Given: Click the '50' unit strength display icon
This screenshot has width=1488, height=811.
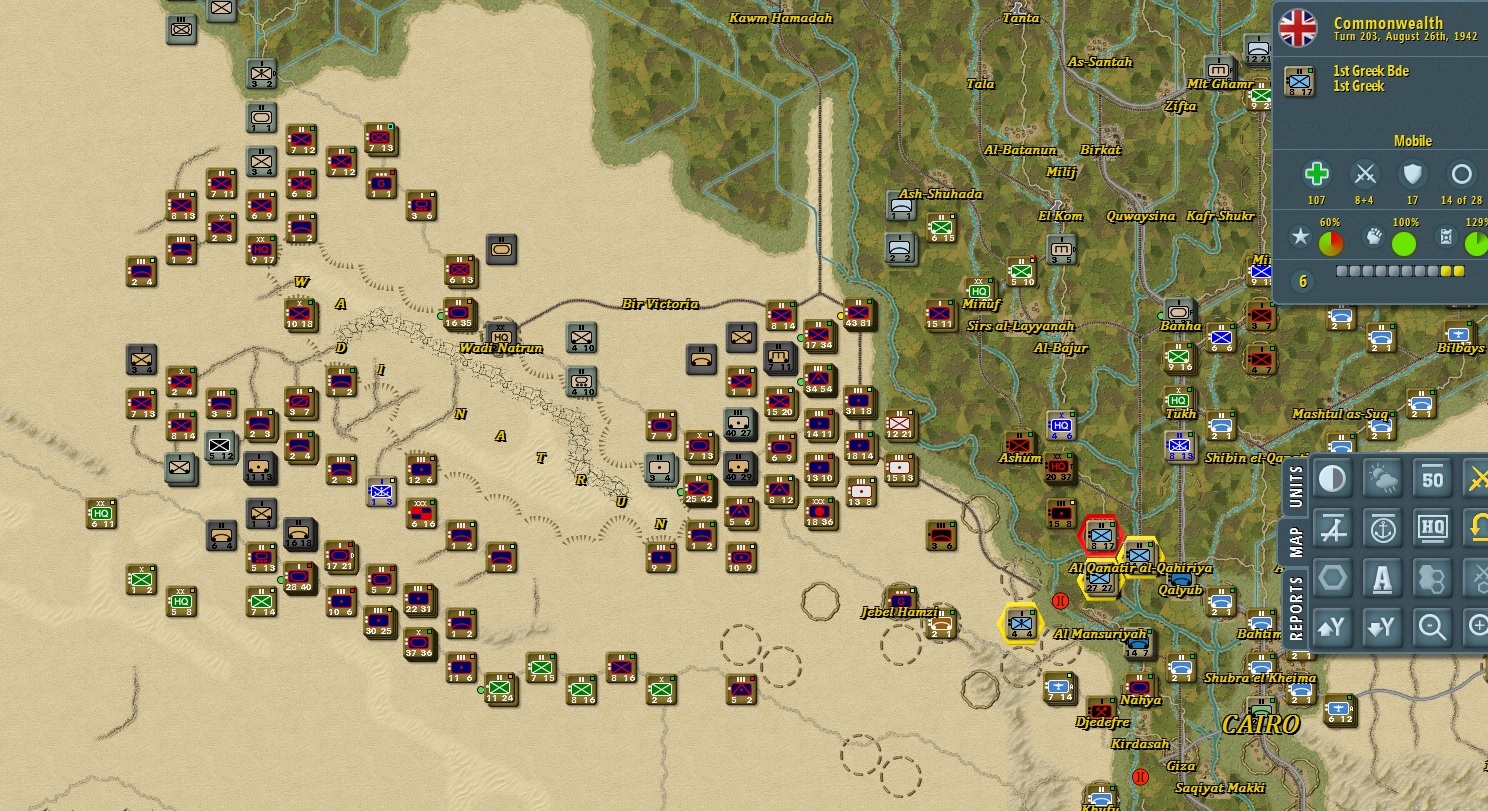Looking at the screenshot, I should coord(1432,478).
